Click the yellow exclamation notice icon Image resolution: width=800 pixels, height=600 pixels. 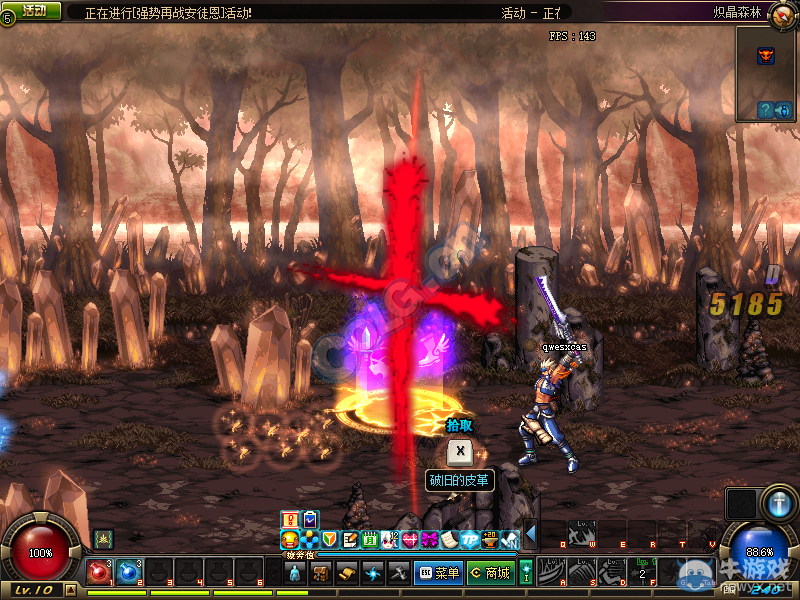coord(290,519)
